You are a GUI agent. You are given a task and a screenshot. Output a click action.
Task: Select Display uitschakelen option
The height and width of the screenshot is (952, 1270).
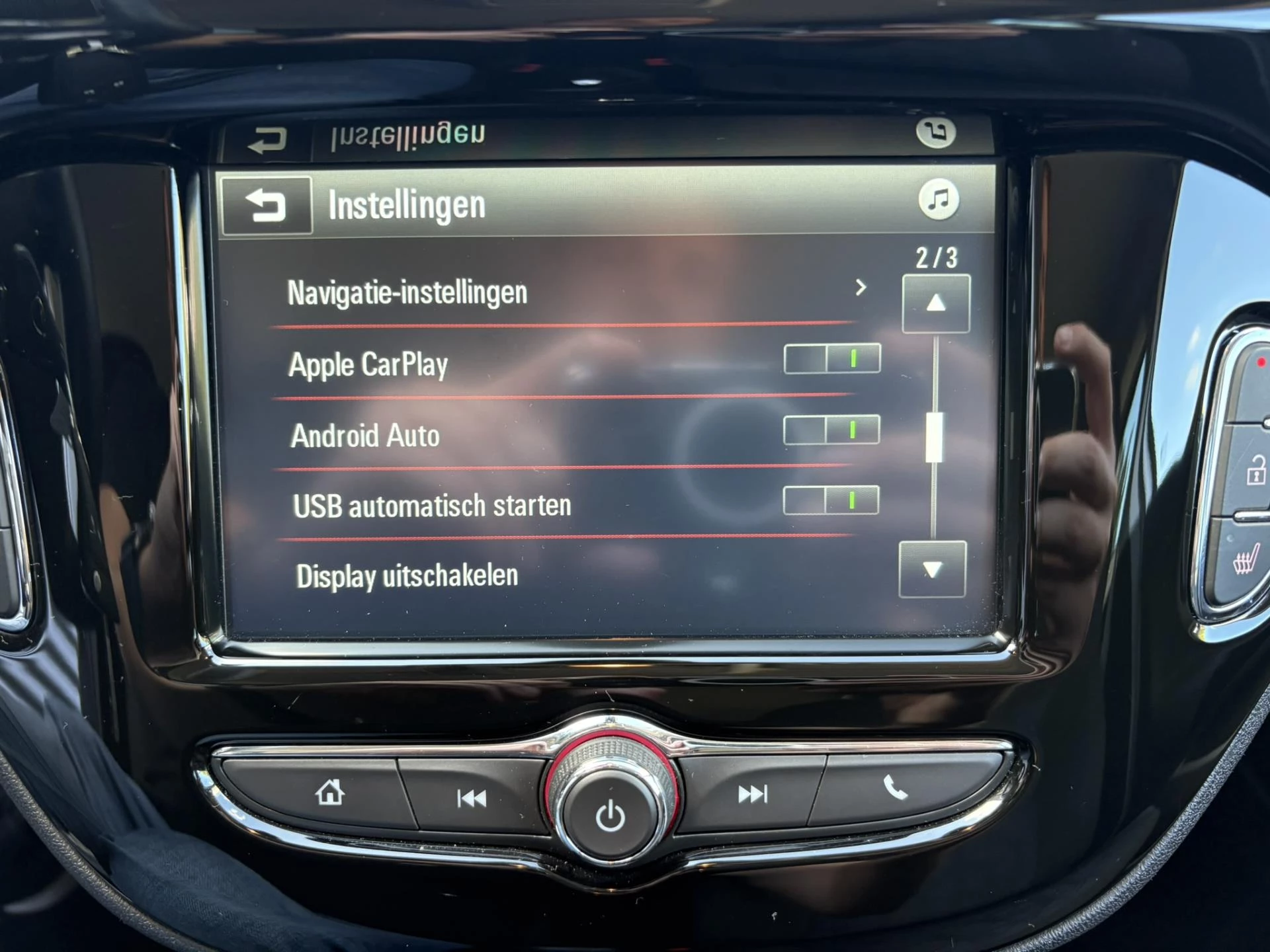tap(407, 576)
